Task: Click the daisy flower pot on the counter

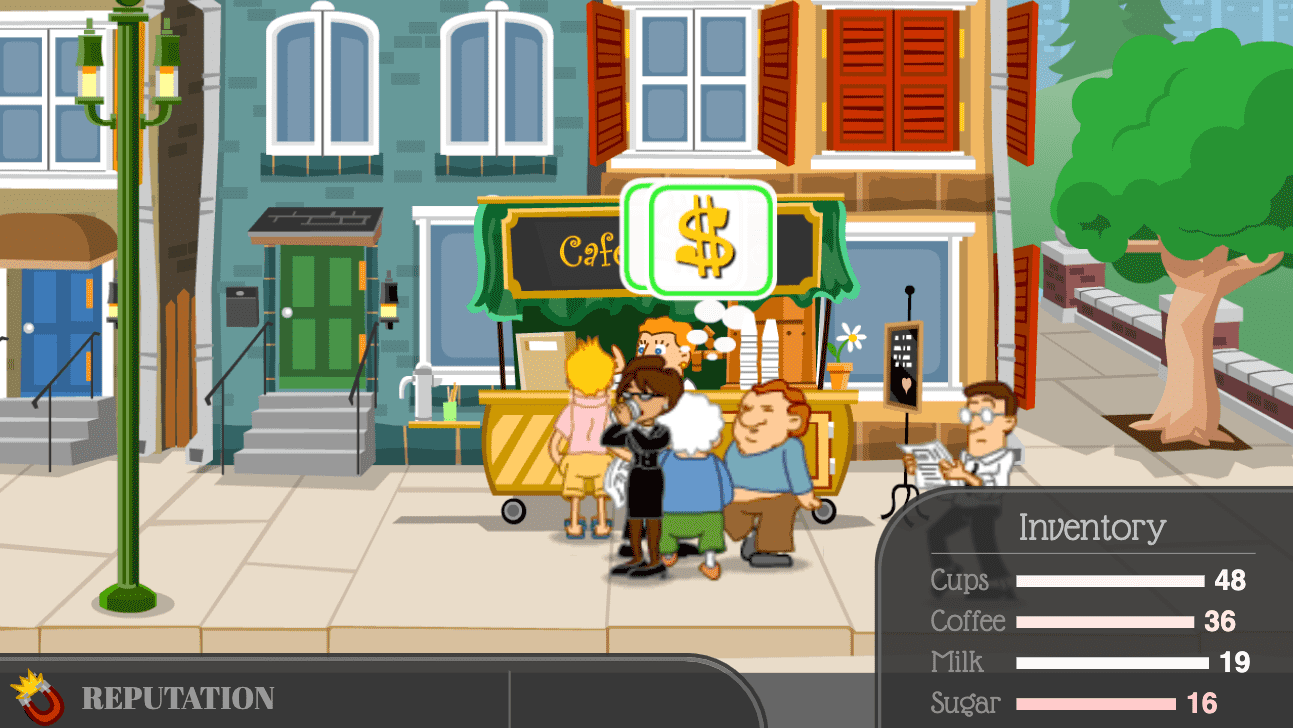Action: pyautogui.click(x=839, y=350)
